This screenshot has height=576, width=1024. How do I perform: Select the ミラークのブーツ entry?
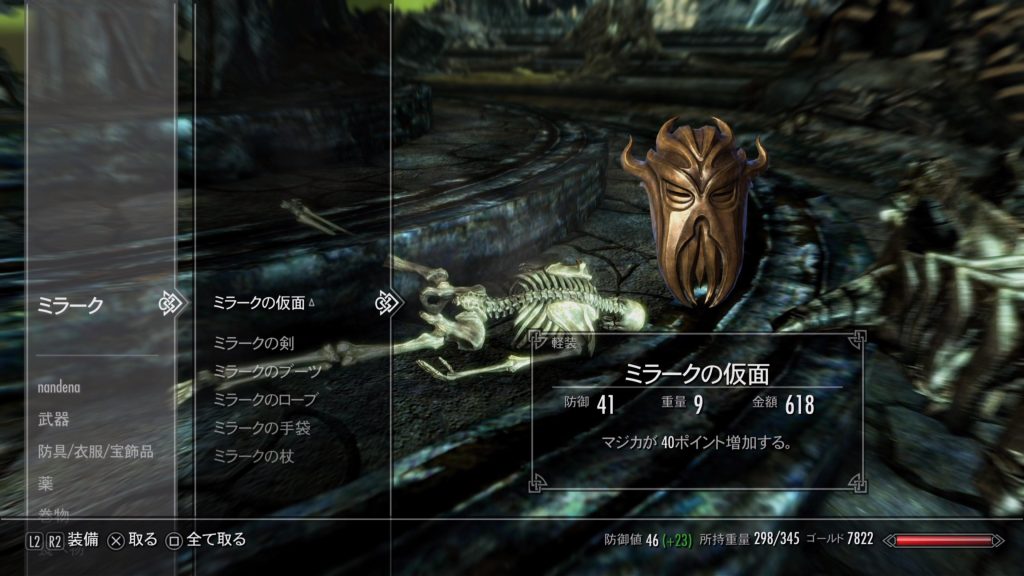point(267,371)
